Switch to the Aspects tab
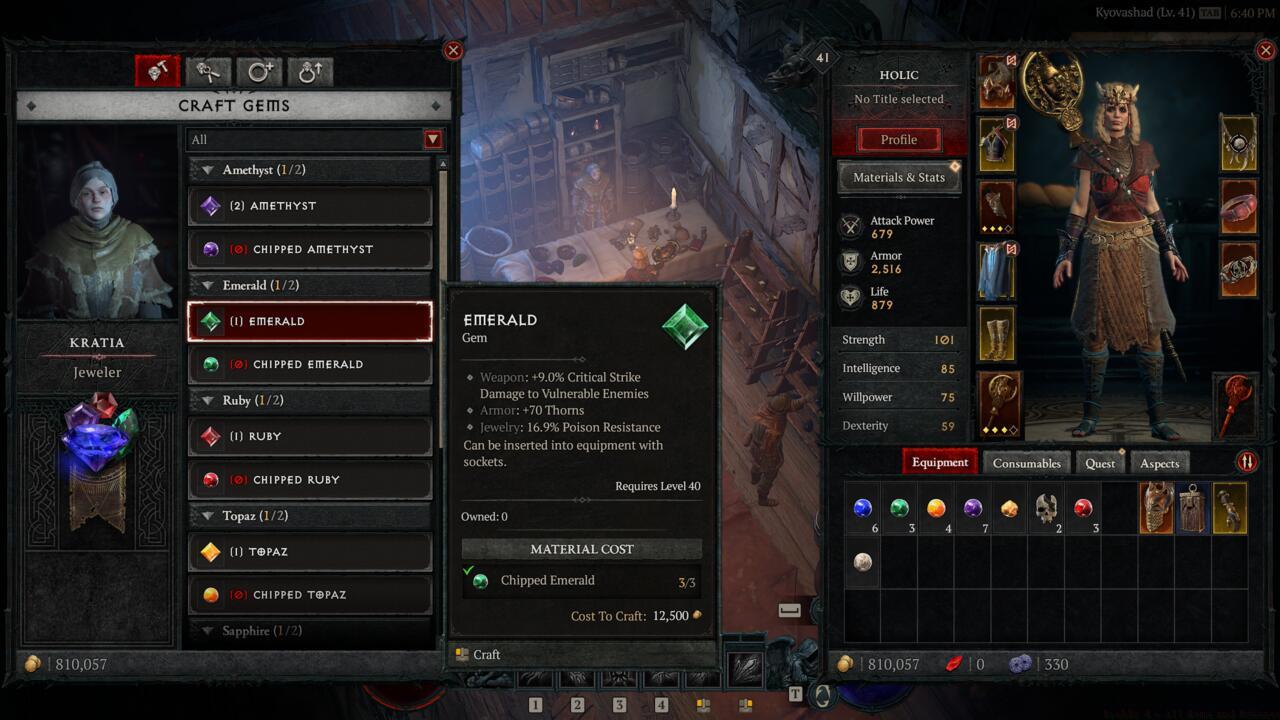The width and height of the screenshot is (1280, 720). coord(1159,463)
